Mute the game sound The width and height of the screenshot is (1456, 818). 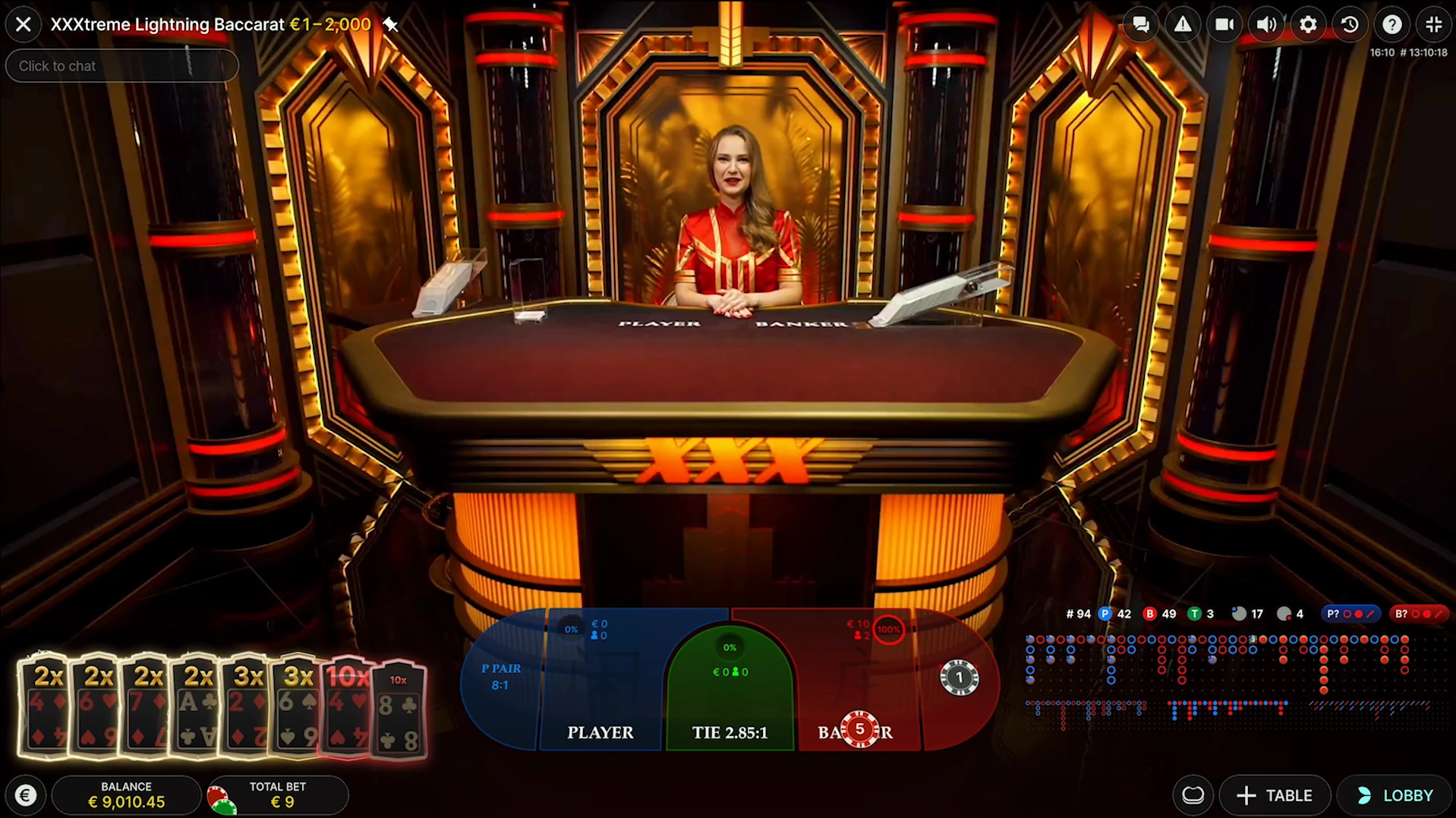coord(1266,24)
